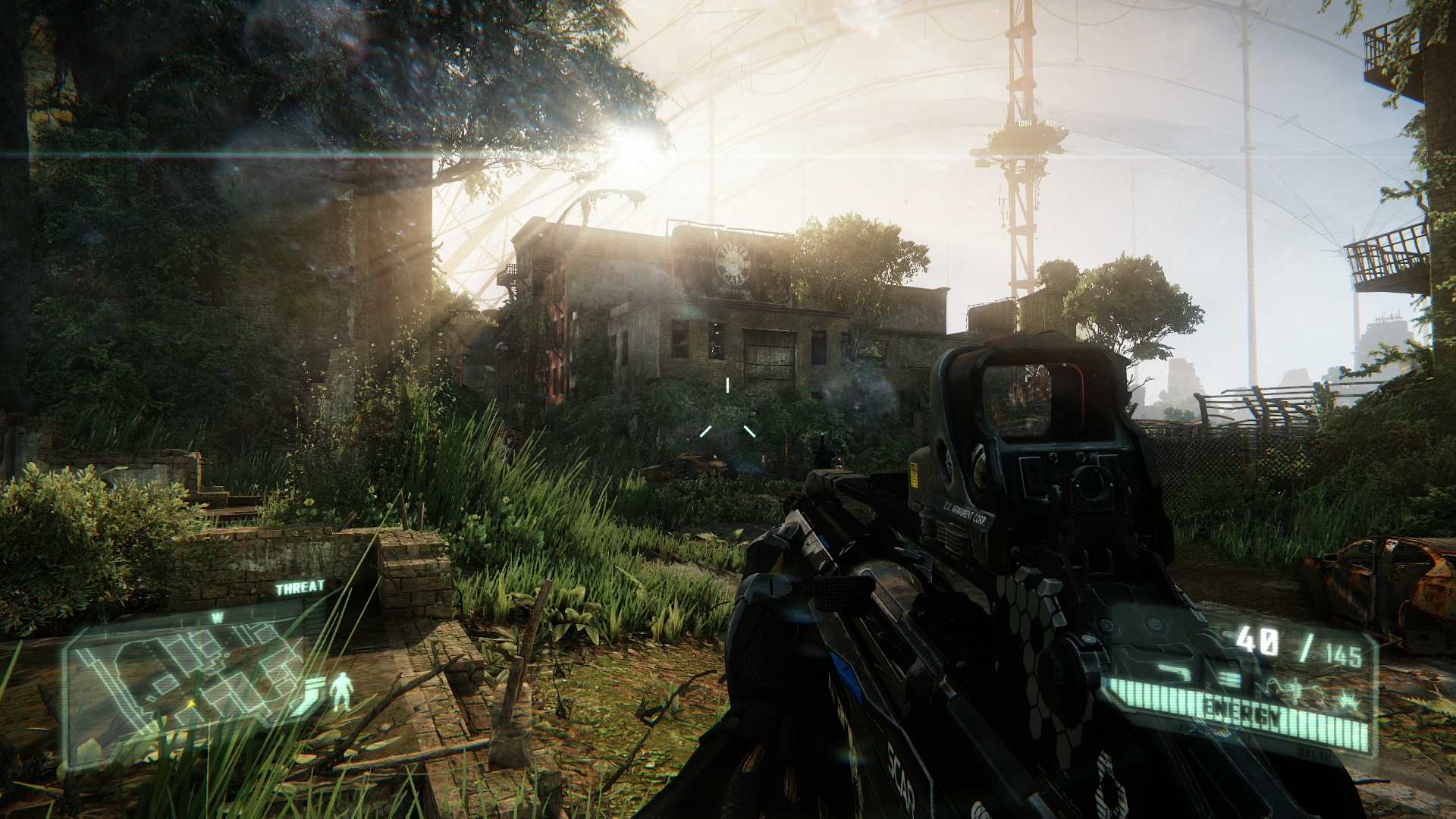
Task: Select the grenade burst icon on the HUD
Action: (x=1350, y=701)
